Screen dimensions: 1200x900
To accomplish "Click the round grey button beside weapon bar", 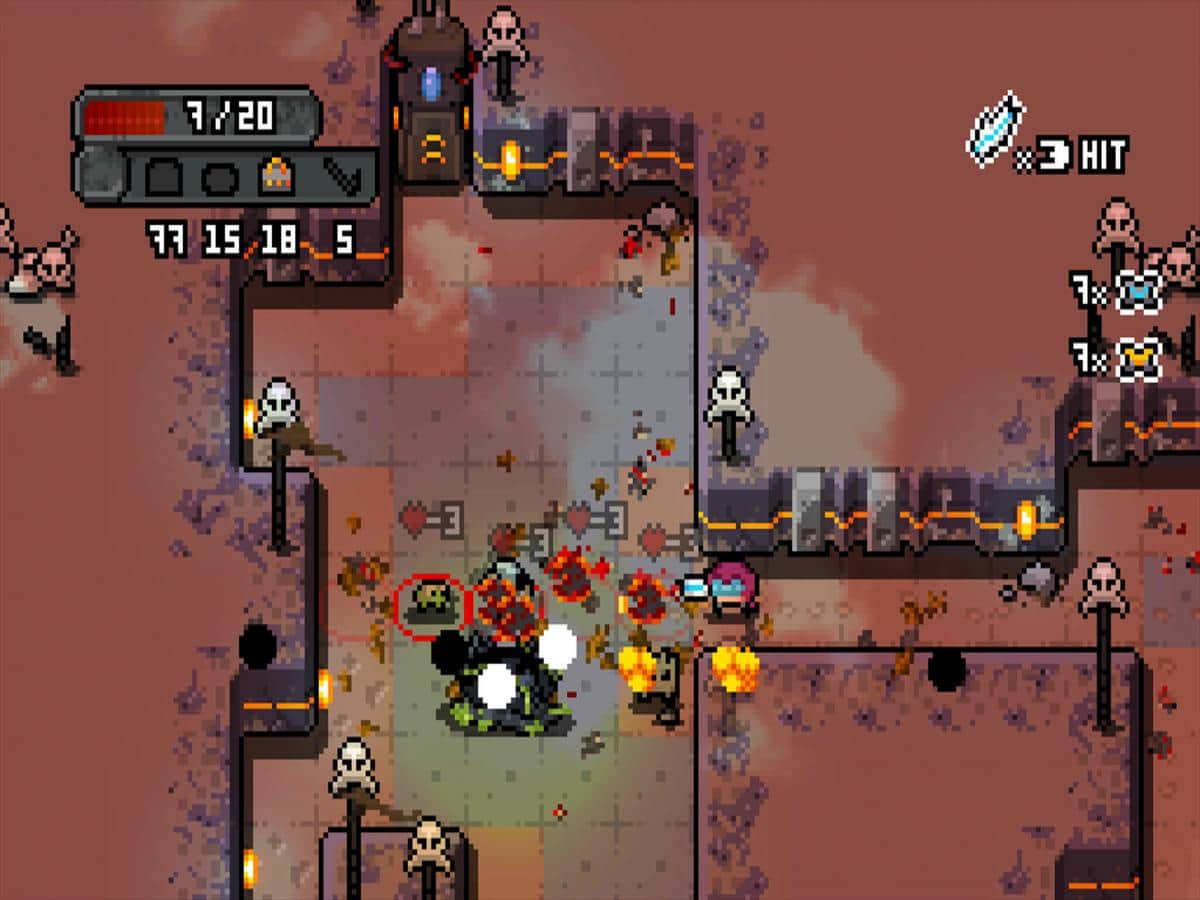I will click(x=101, y=177).
